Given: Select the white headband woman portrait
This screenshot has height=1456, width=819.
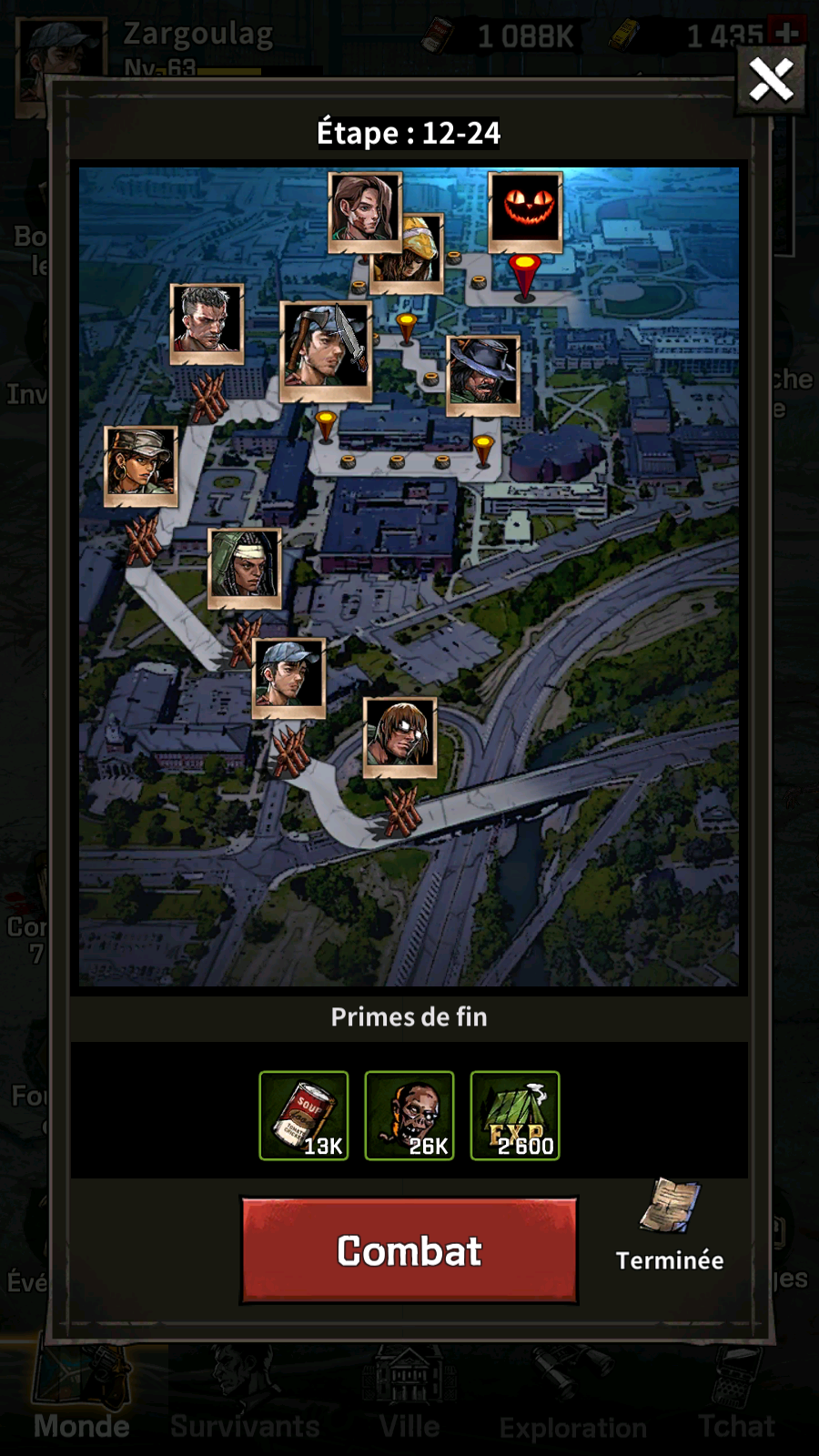Looking at the screenshot, I should [245, 566].
